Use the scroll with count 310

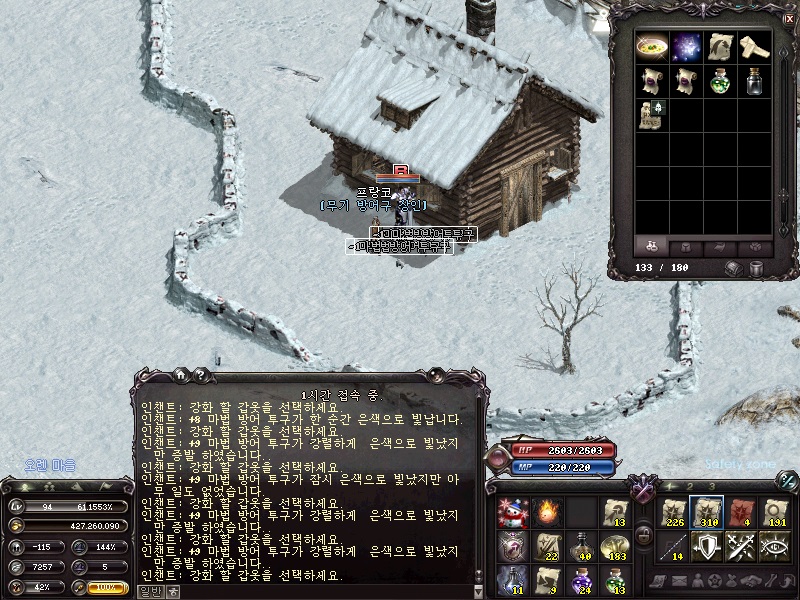[x=707, y=513]
